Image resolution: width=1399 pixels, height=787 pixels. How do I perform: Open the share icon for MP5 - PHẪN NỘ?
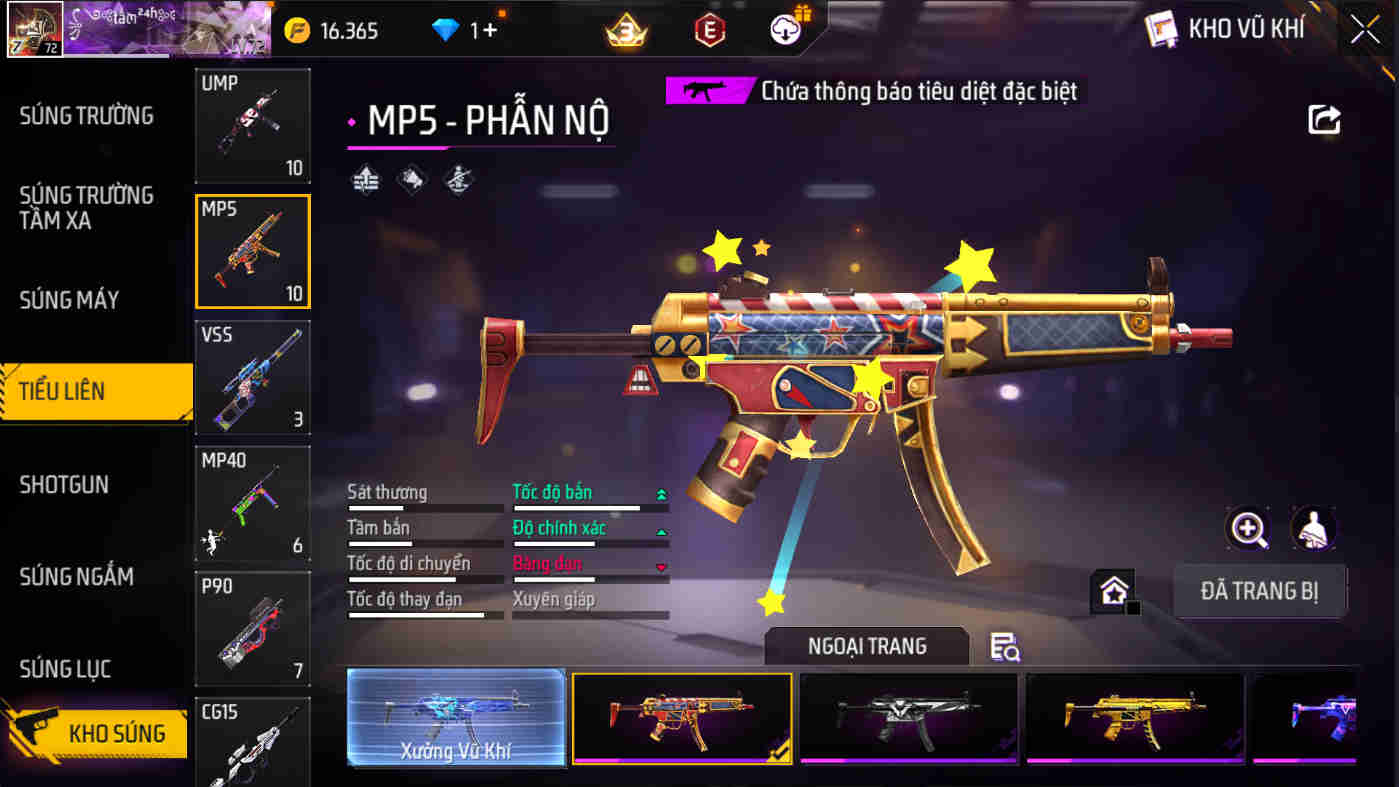tap(1324, 119)
